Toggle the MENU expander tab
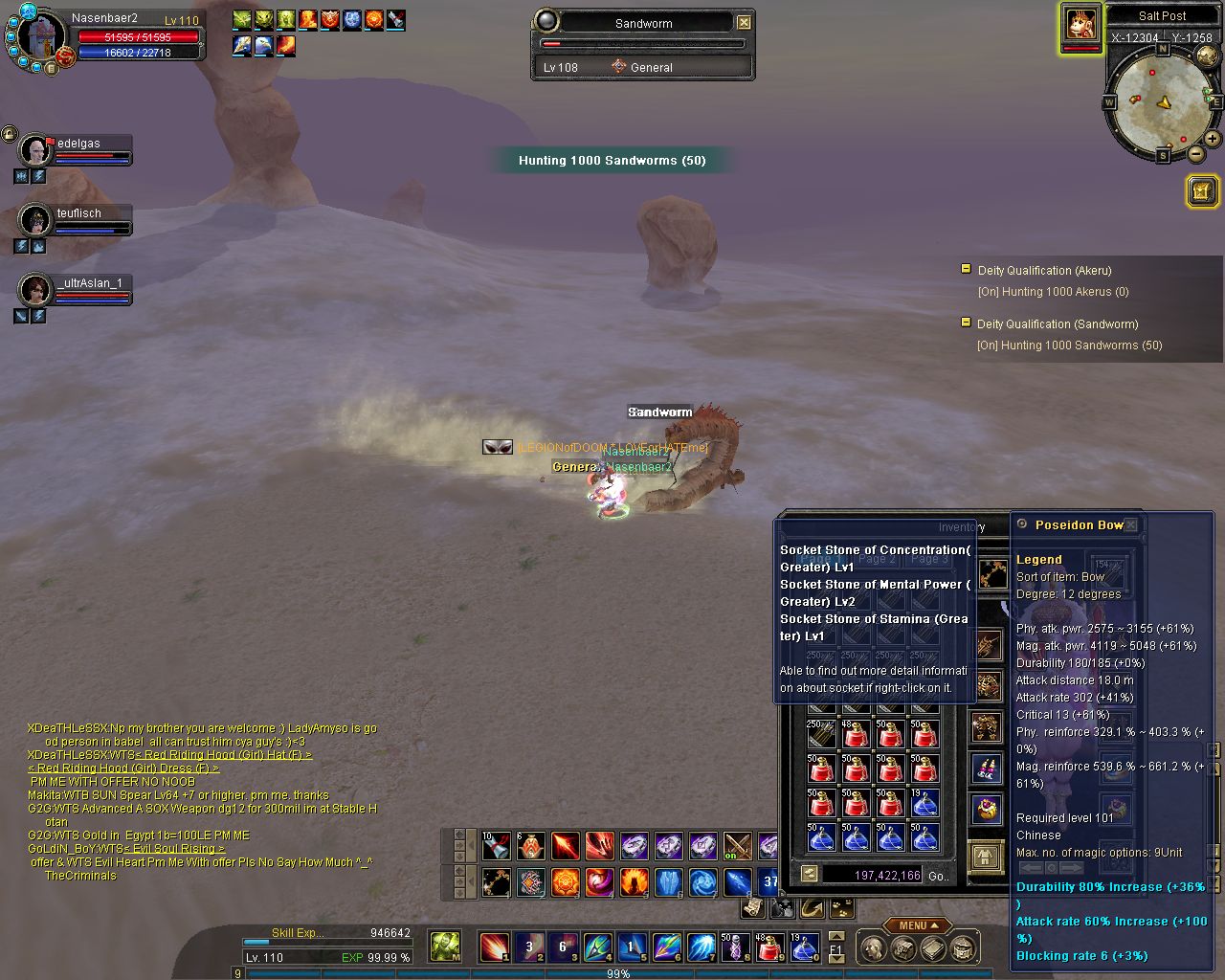Viewport: 1225px width, 980px height. coord(917,925)
